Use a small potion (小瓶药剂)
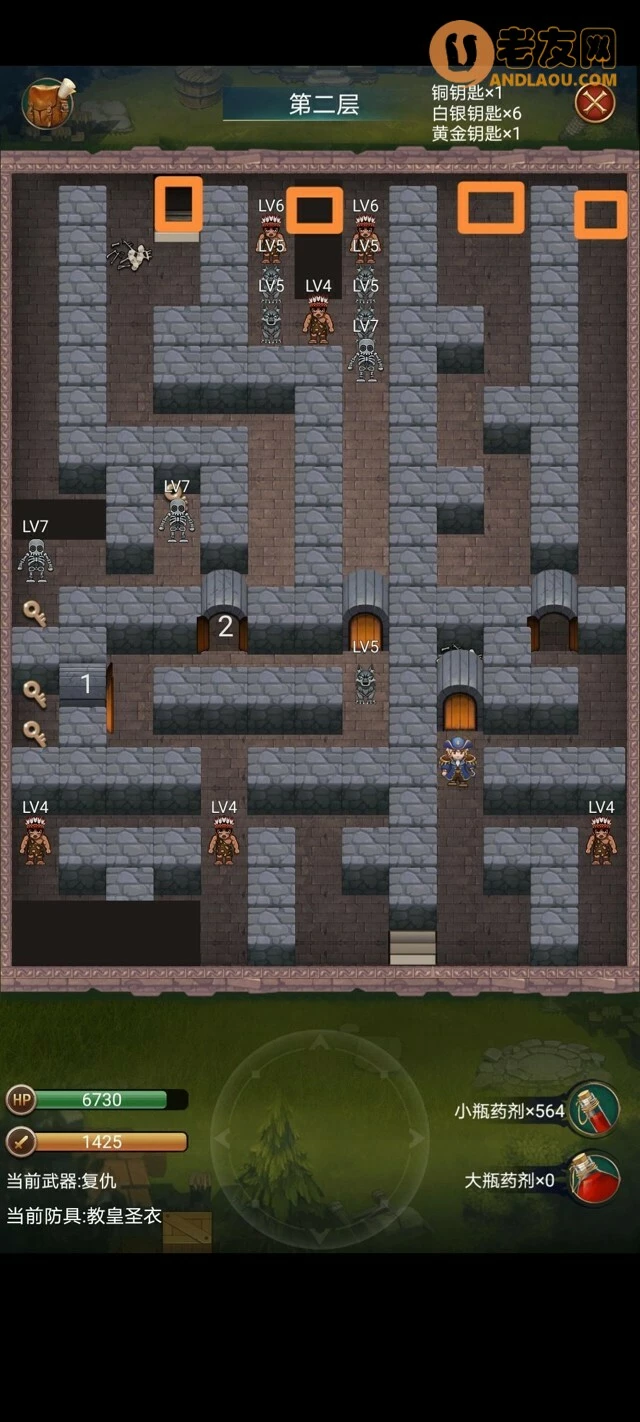640x1422 pixels. click(x=594, y=1110)
